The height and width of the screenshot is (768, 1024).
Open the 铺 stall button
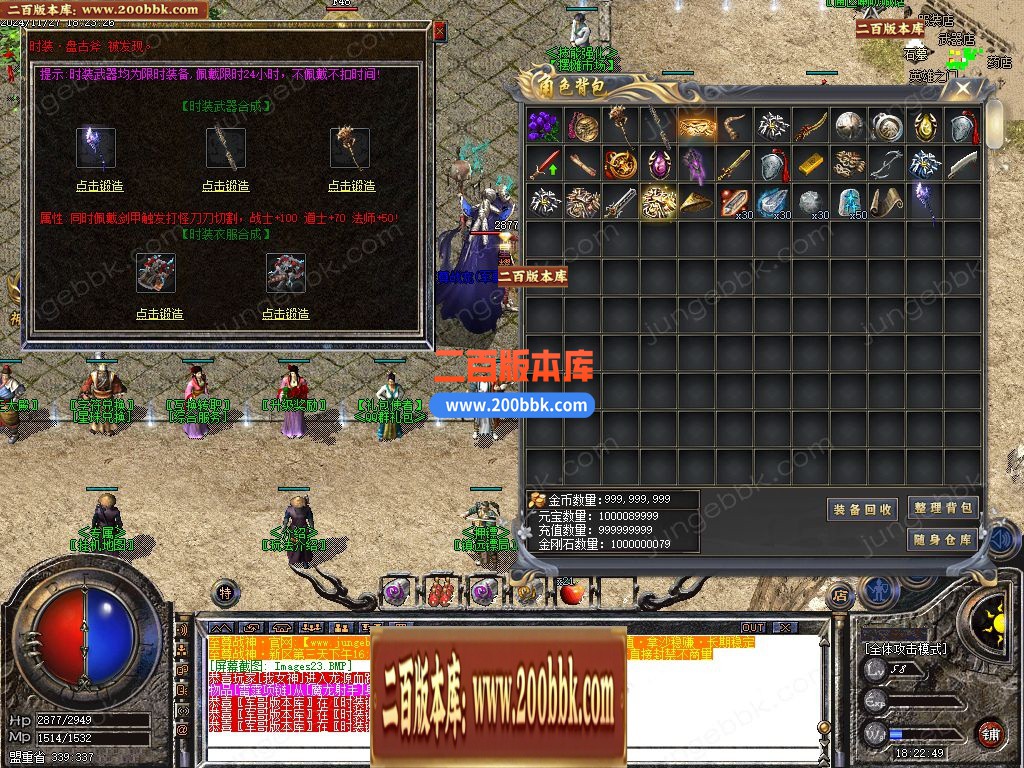click(x=990, y=733)
